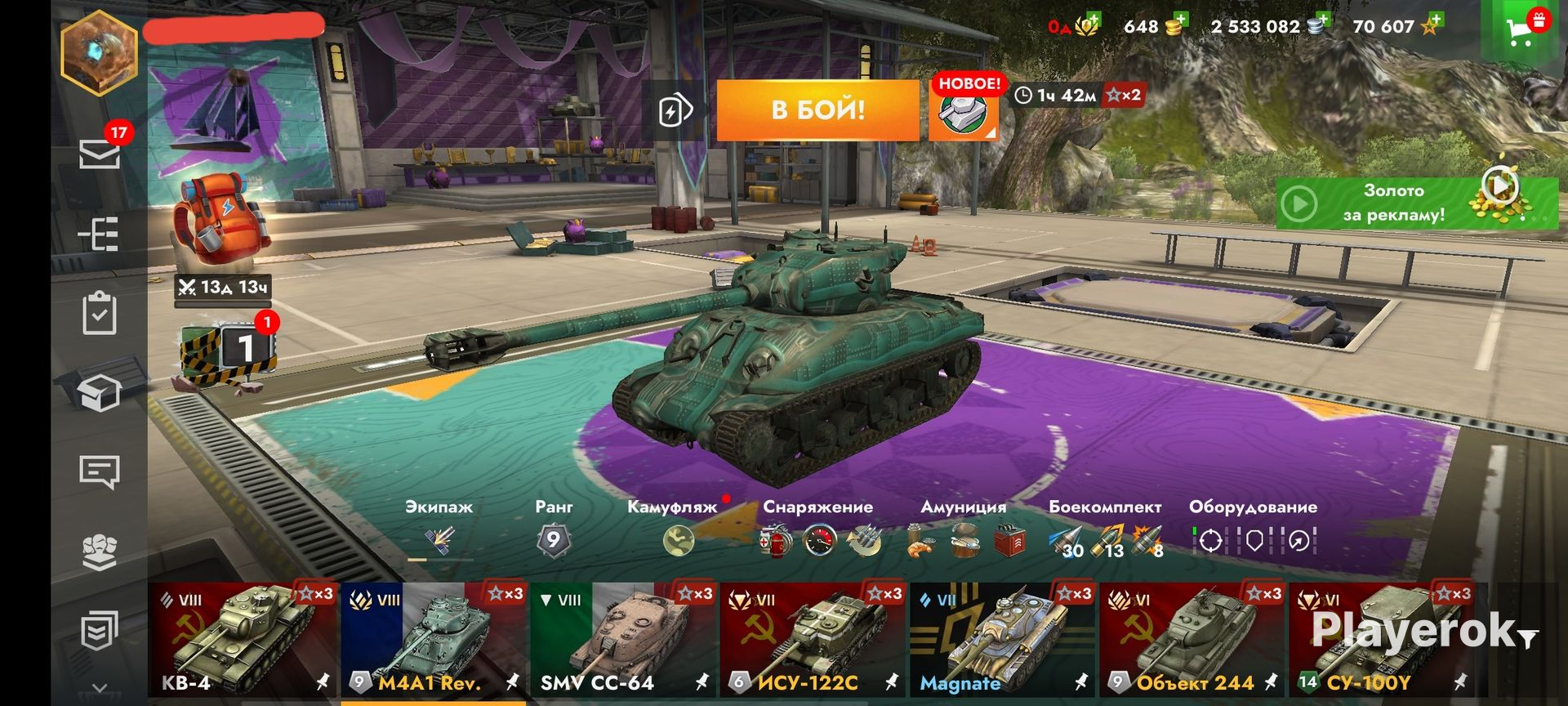Open the tech tree menu
1568x706 pixels.
[100, 235]
